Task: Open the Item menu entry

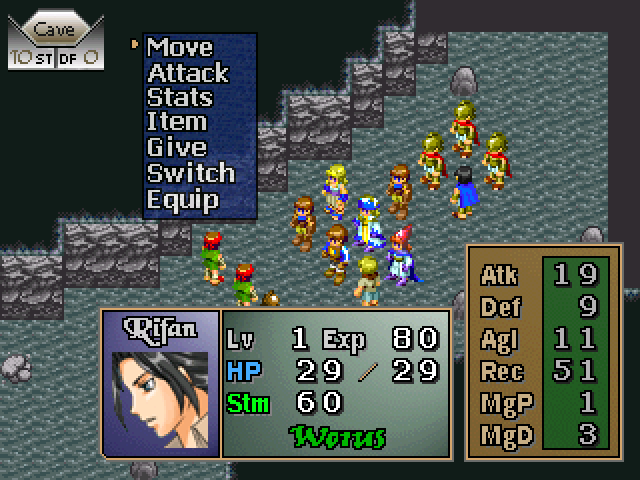Action: [177, 123]
